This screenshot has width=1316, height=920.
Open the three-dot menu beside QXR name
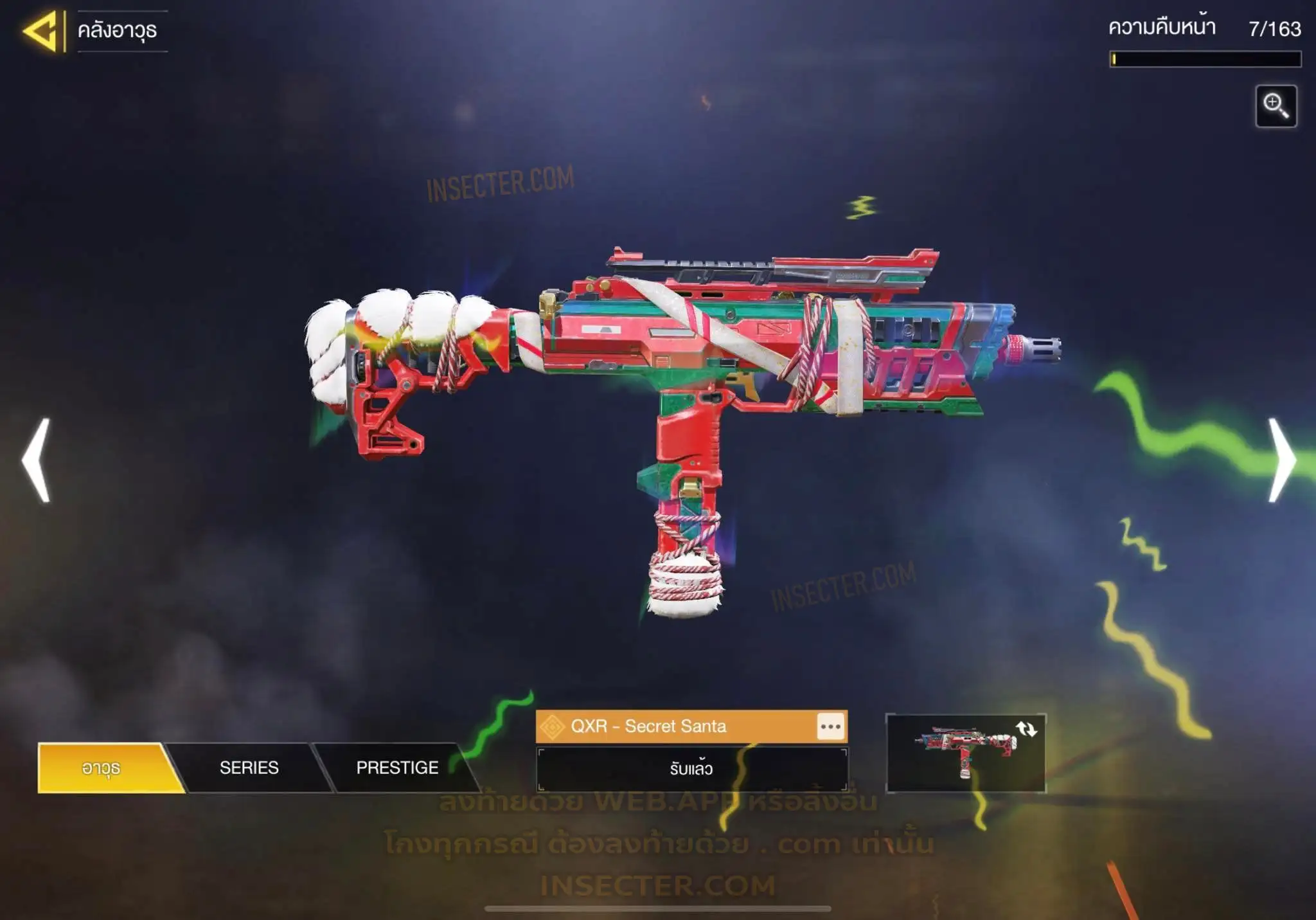tap(830, 727)
